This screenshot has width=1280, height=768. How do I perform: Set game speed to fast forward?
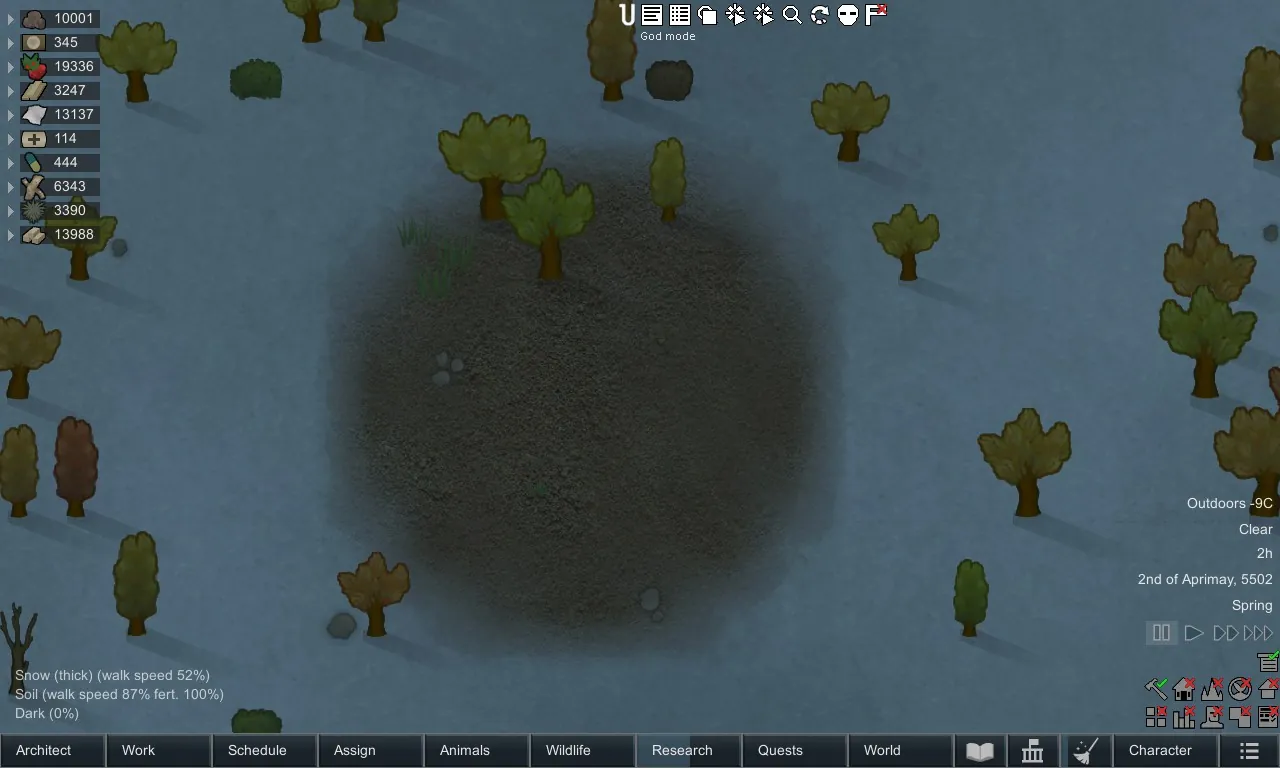click(1225, 633)
